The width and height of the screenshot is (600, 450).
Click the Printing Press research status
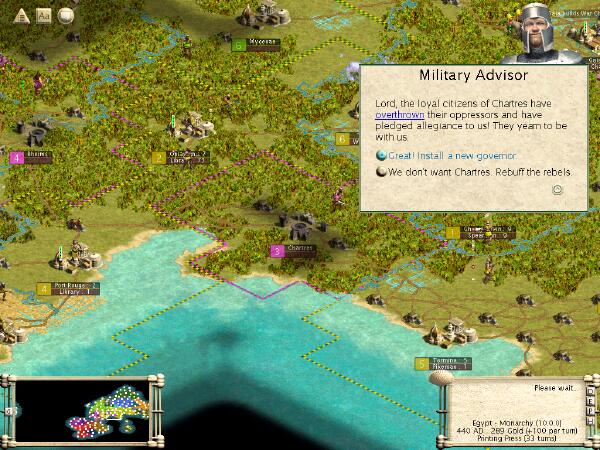pos(519,437)
